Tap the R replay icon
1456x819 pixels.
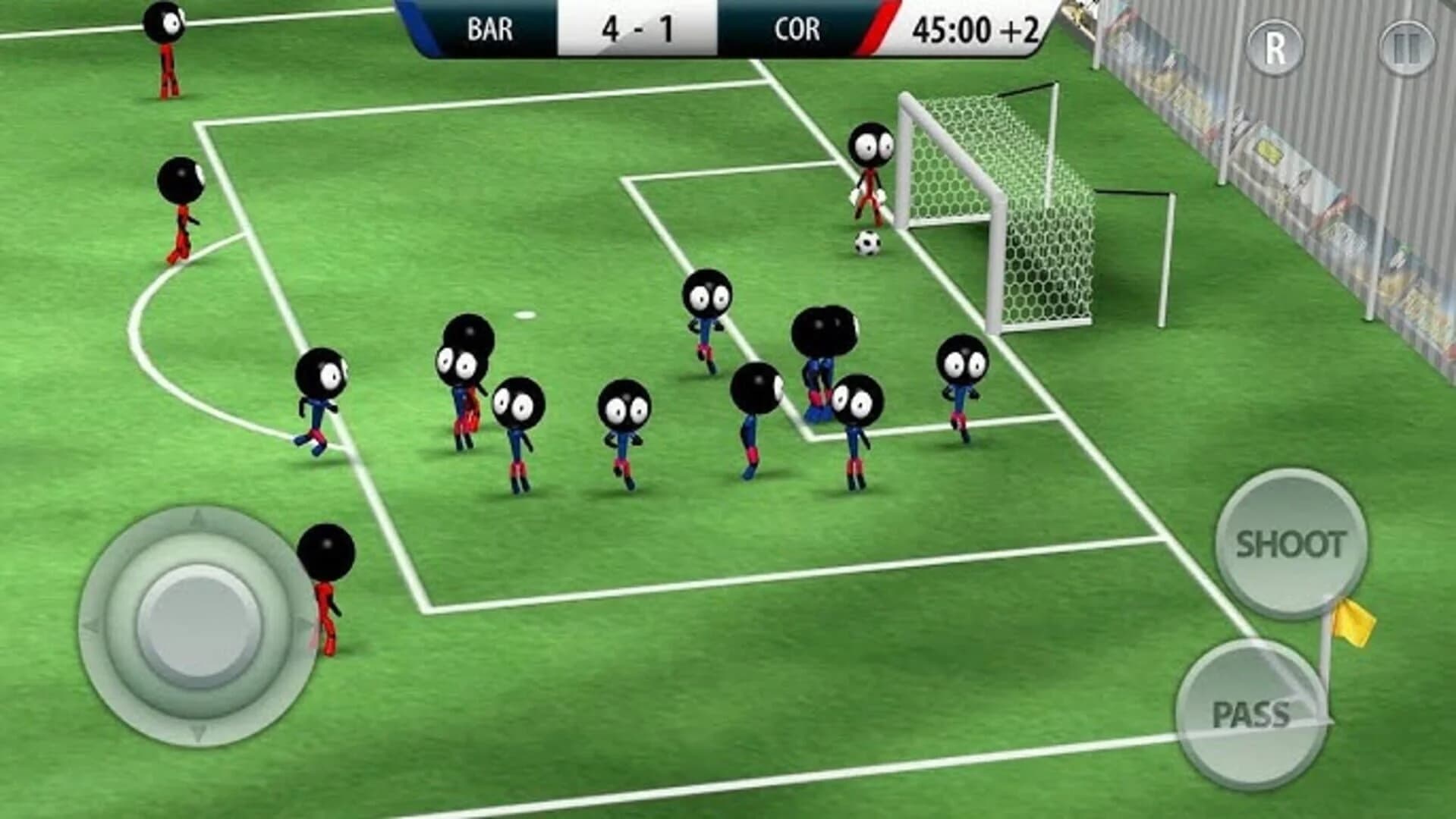click(1275, 47)
